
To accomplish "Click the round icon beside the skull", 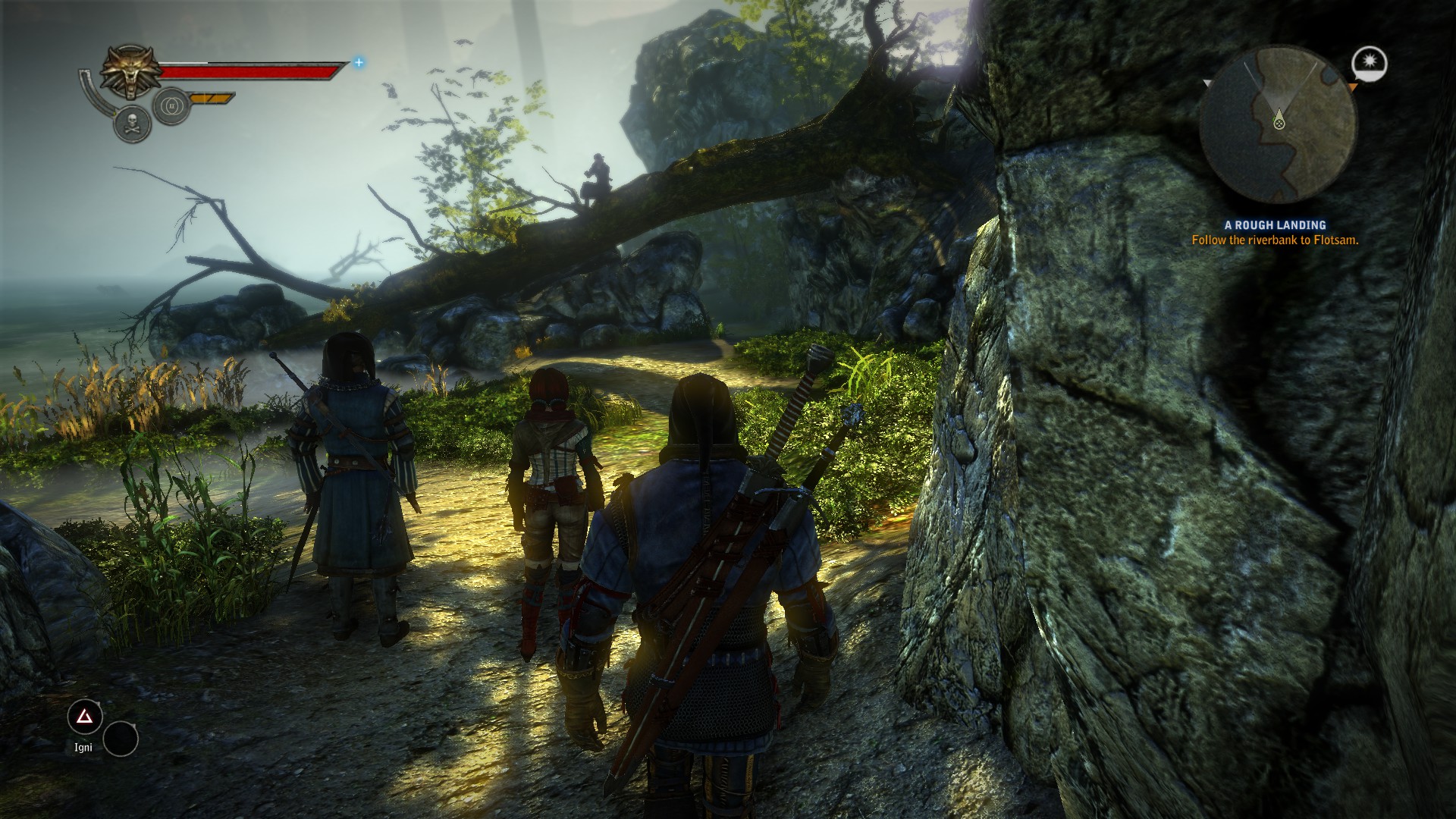I will click(x=171, y=107).
